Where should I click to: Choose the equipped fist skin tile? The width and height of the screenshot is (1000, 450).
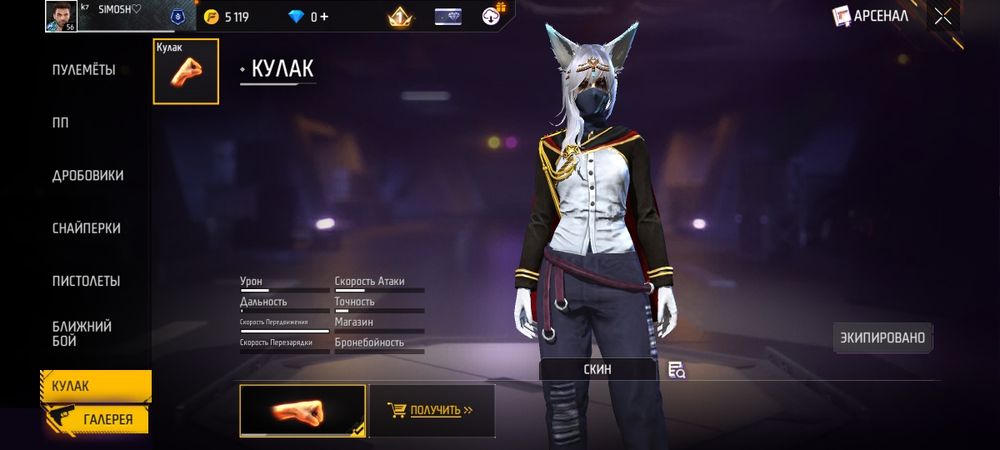[x=302, y=410]
